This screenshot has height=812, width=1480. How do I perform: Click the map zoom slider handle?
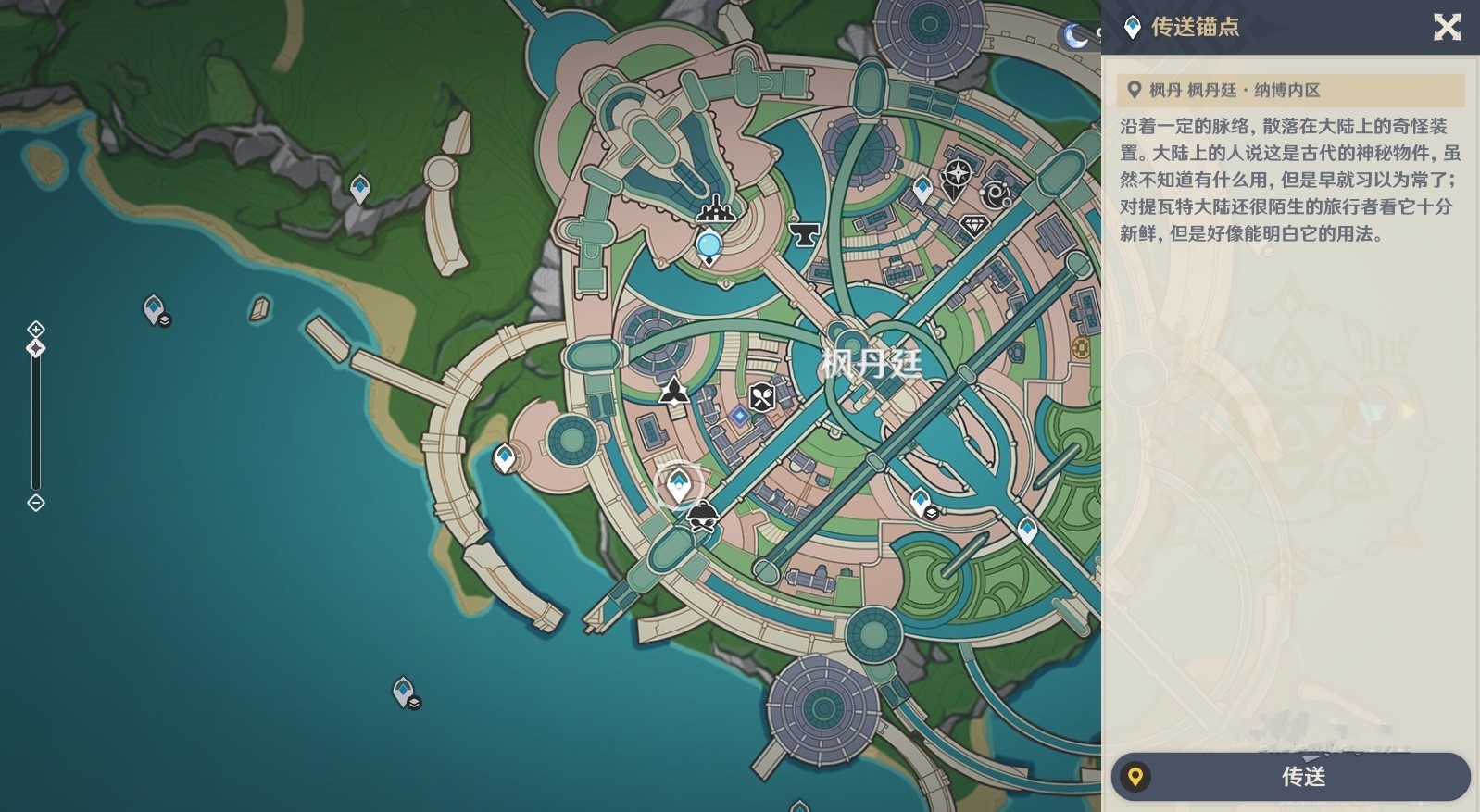point(35,348)
